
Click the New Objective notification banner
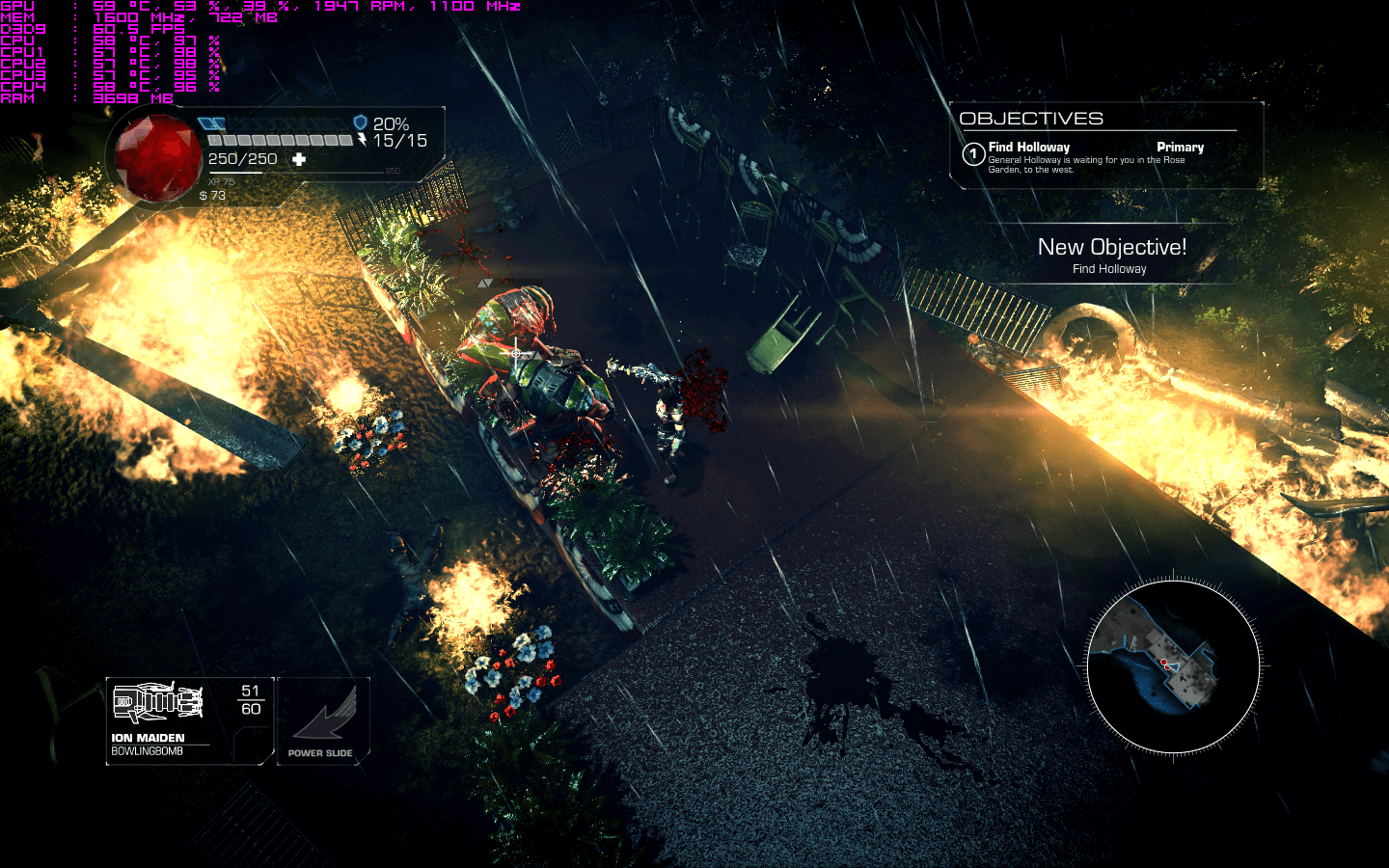pos(1111,256)
